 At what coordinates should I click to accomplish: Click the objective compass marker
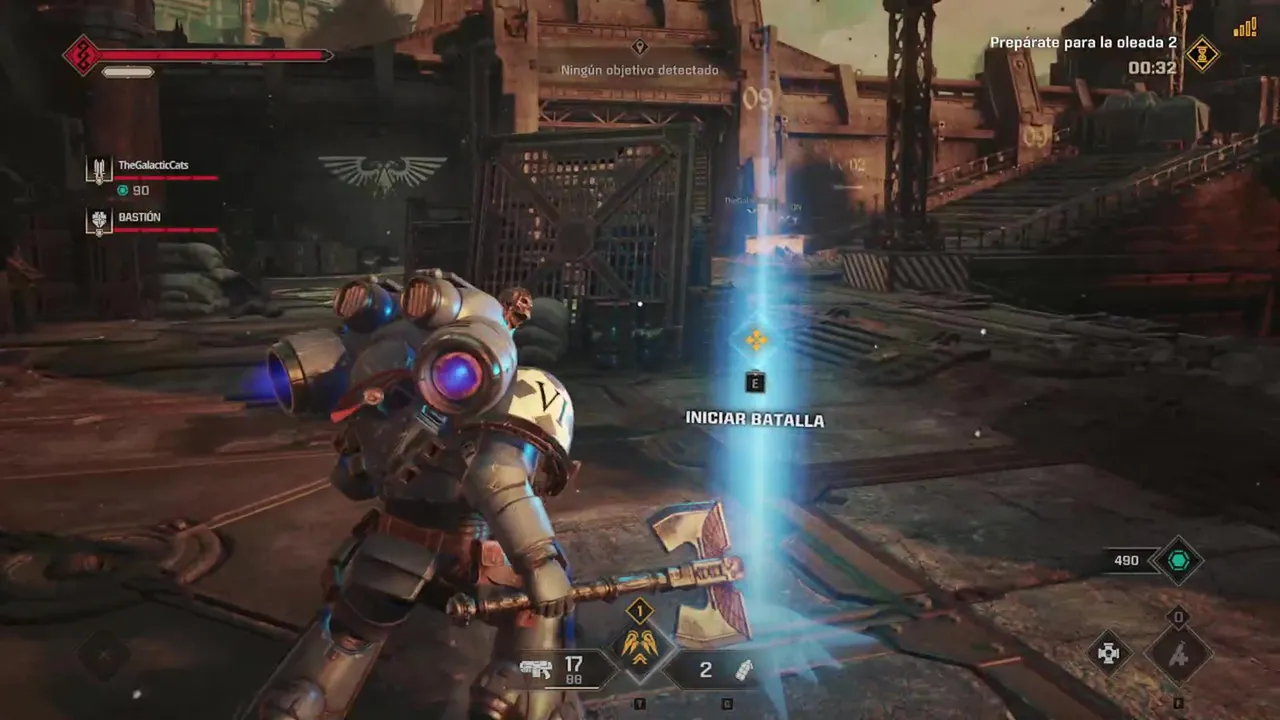(640, 47)
